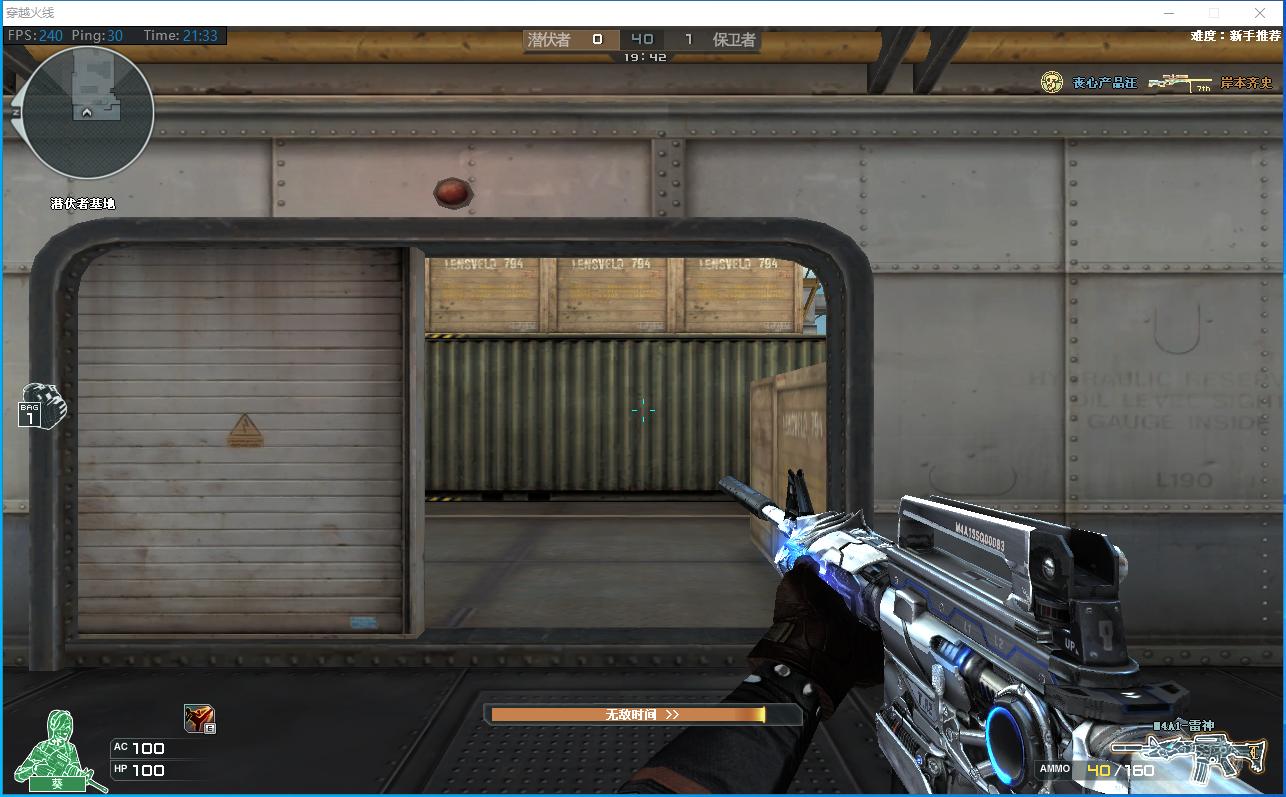Select the red item icon above armor
The image size is (1286, 797).
point(199,718)
